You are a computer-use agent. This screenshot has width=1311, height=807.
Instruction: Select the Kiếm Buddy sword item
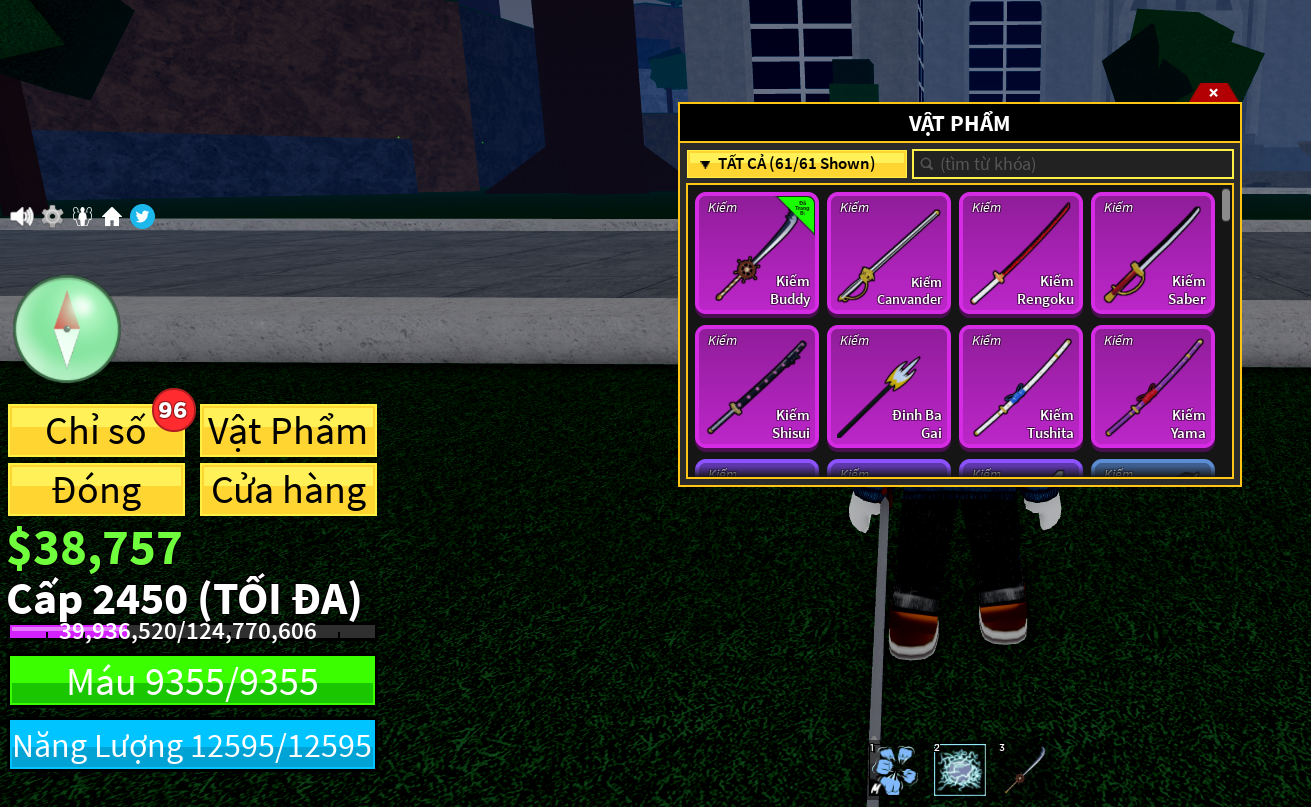click(757, 254)
